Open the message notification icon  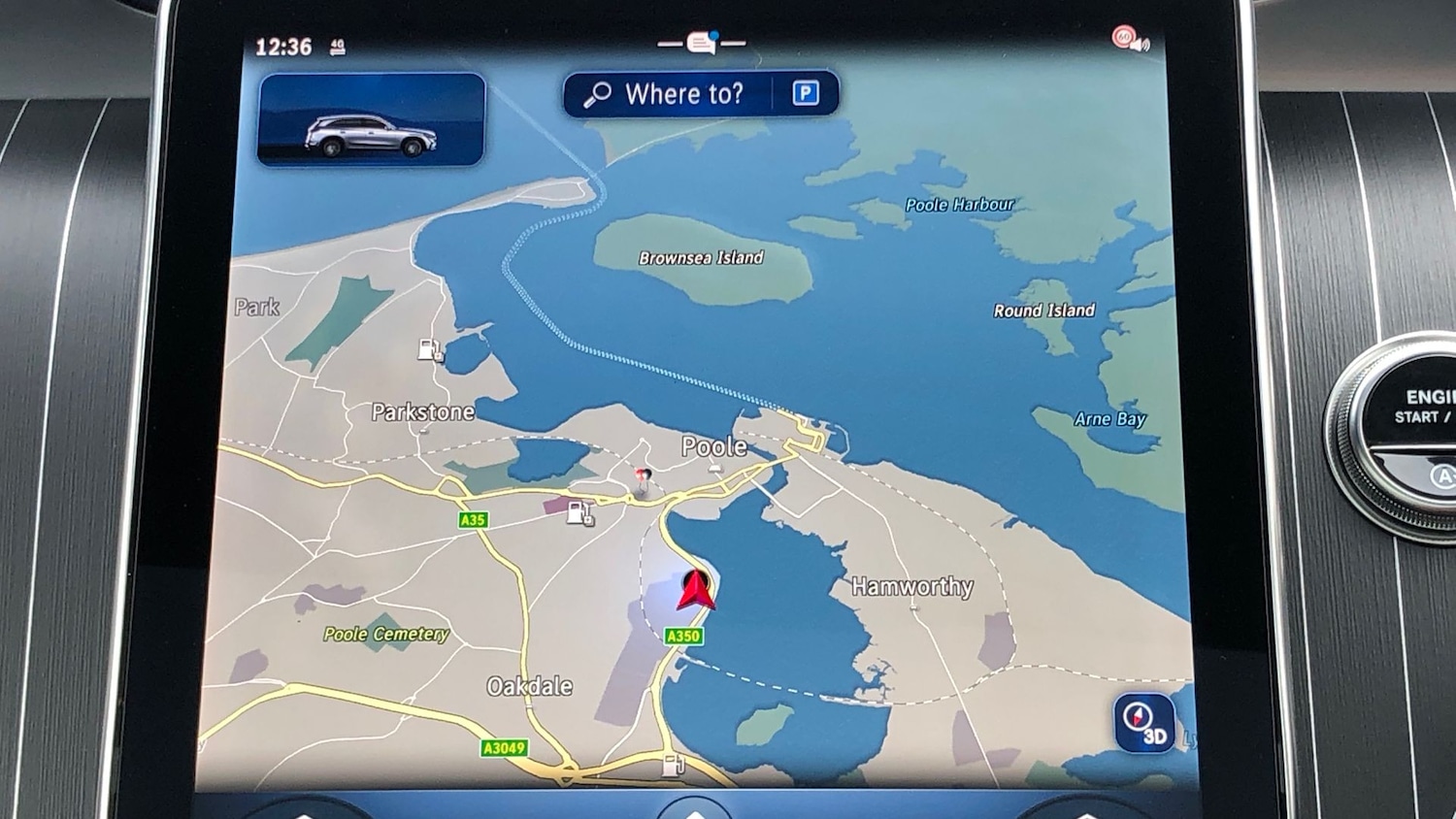pyautogui.click(x=702, y=44)
